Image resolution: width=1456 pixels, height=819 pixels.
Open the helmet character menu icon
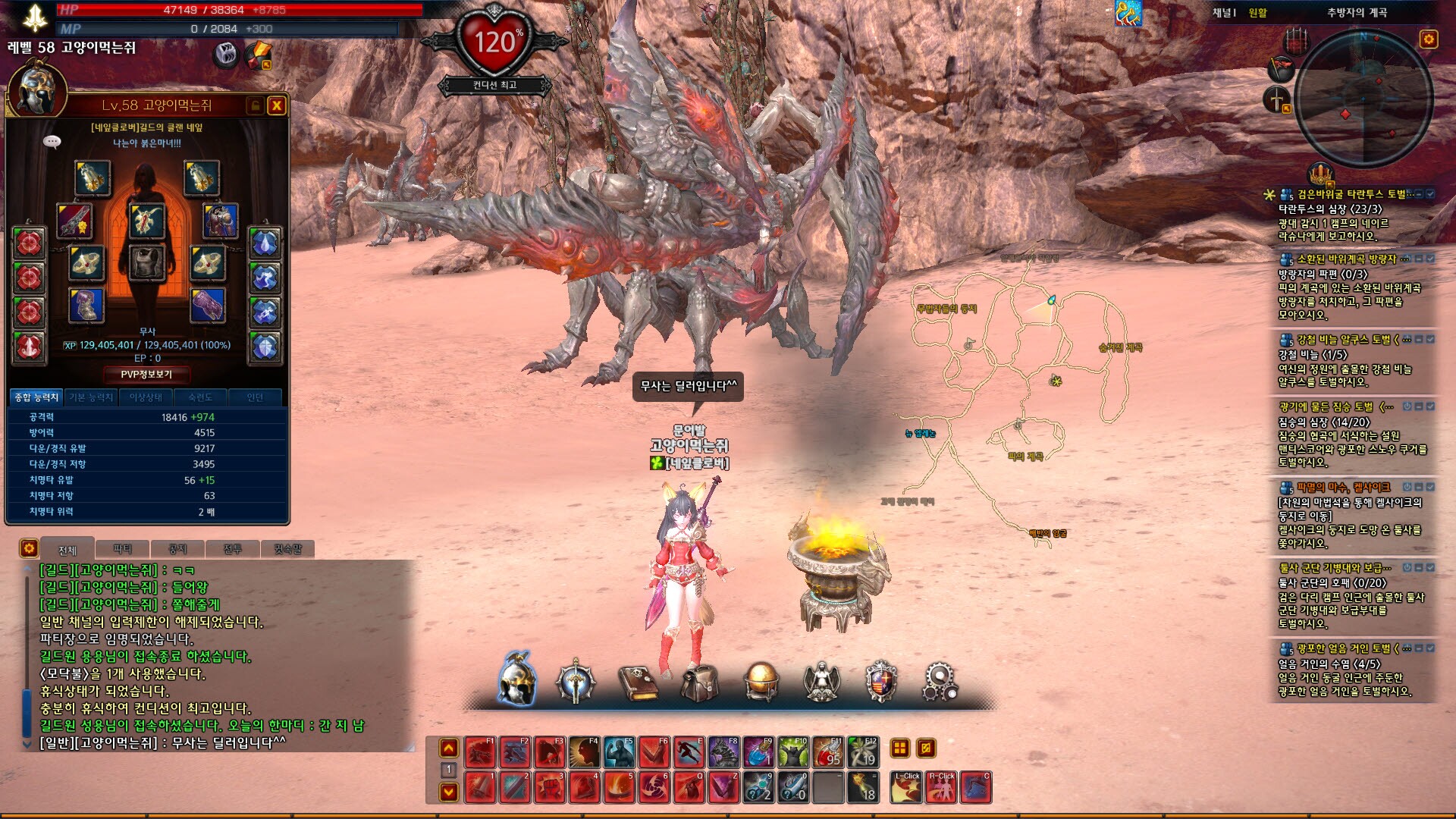click(518, 680)
